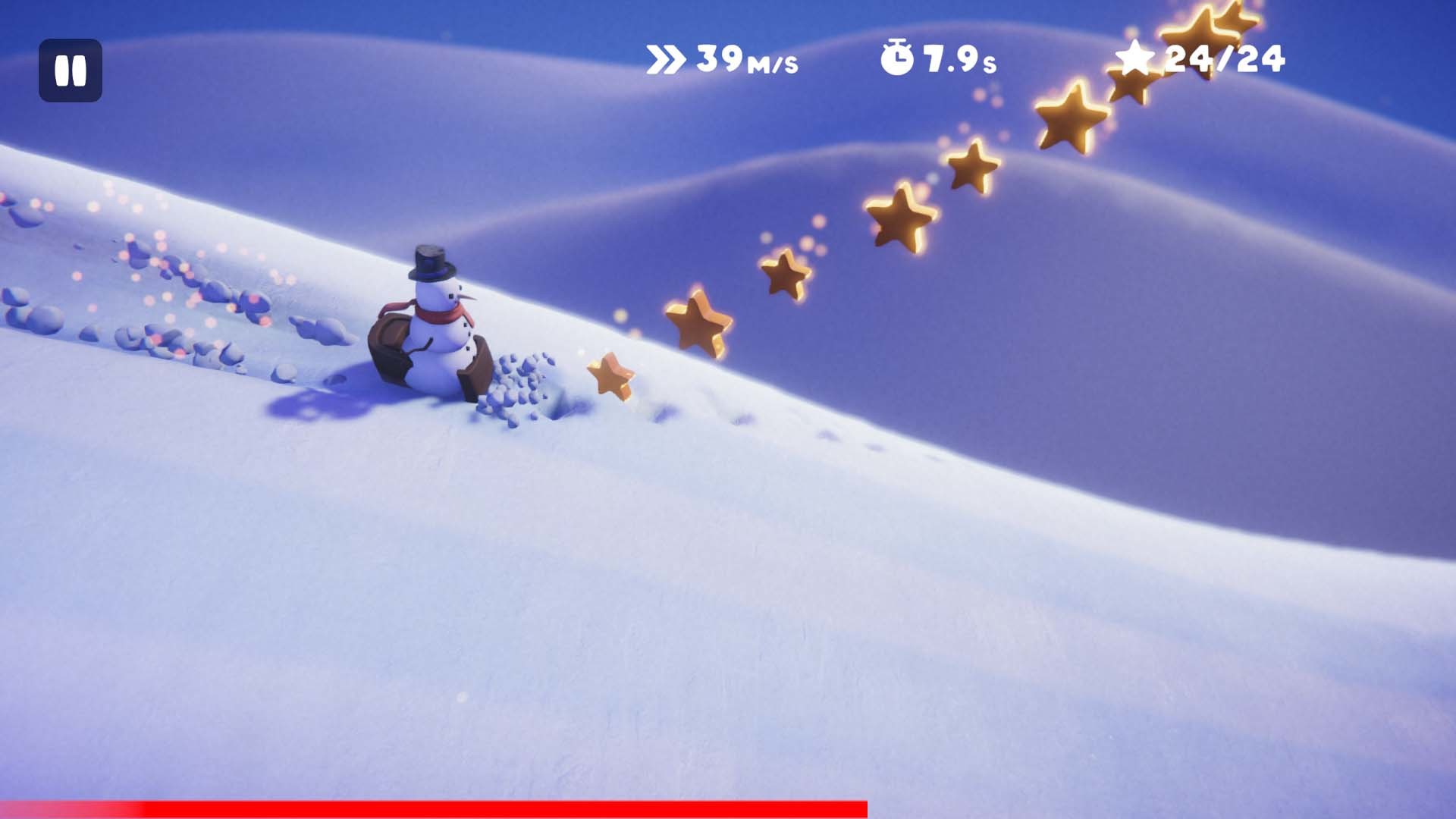Click the star counter icon

tap(1137, 59)
